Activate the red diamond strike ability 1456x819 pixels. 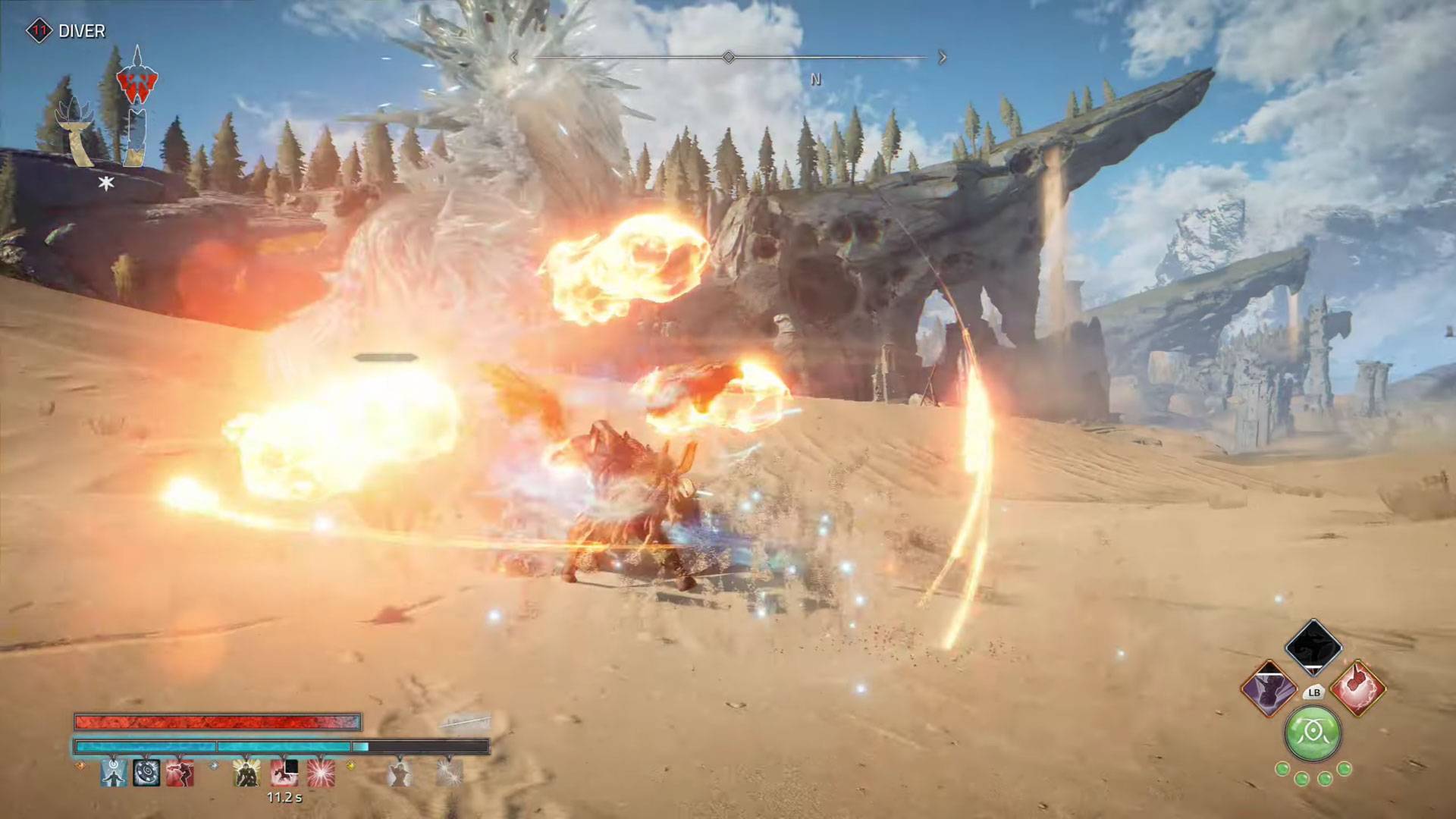pyautogui.click(x=1358, y=689)
